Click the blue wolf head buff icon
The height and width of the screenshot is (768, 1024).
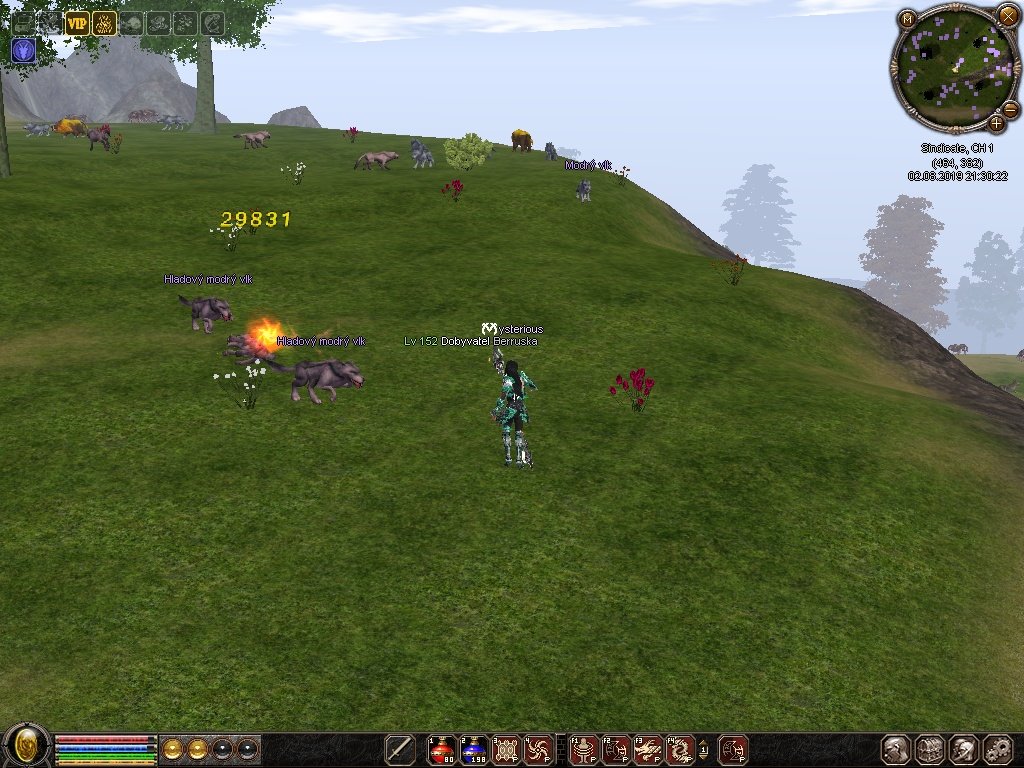[23, 50]
